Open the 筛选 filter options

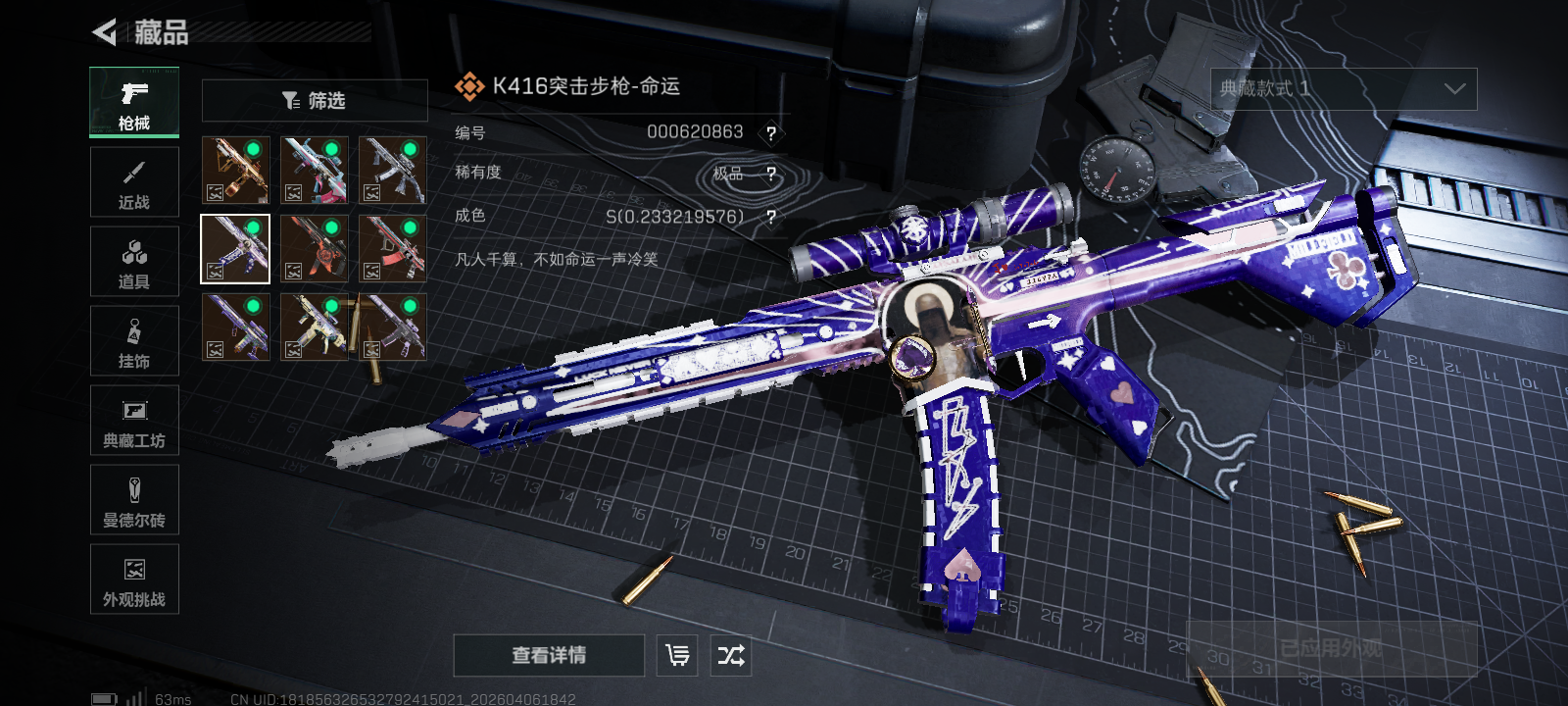[x=315, y=100]
